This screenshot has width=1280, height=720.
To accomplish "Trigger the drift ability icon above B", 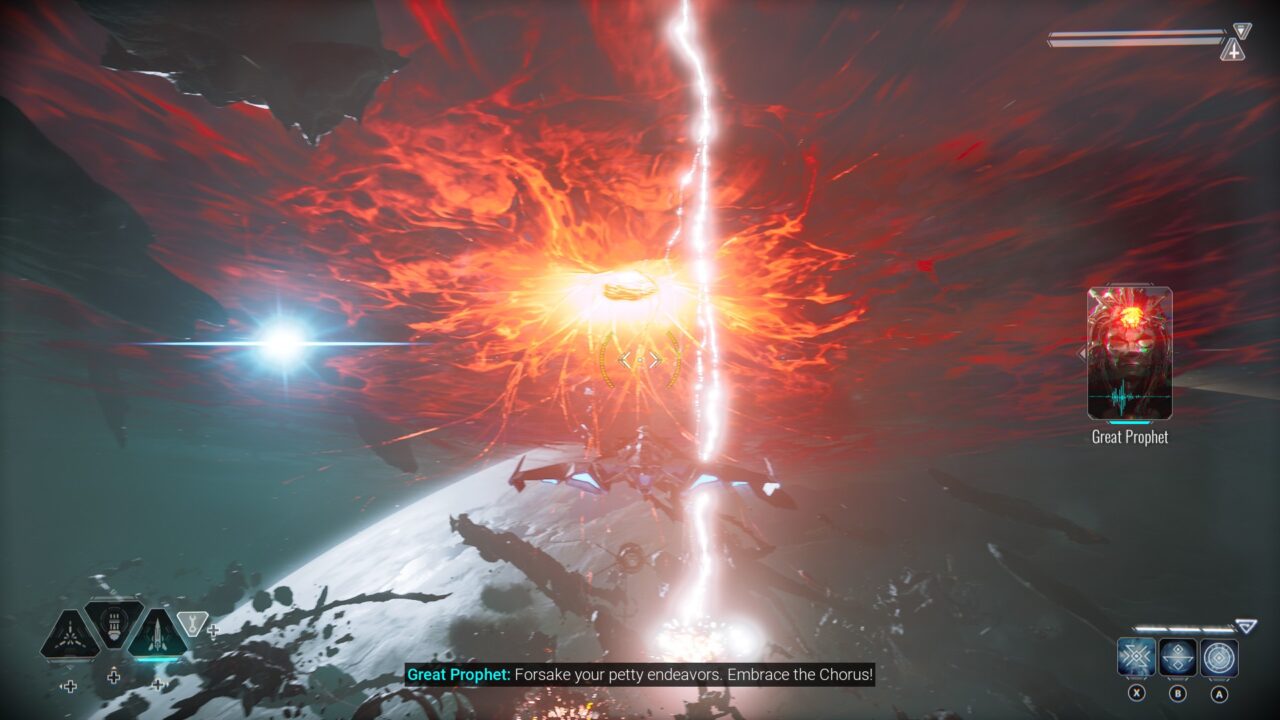I will point(1178,656).
